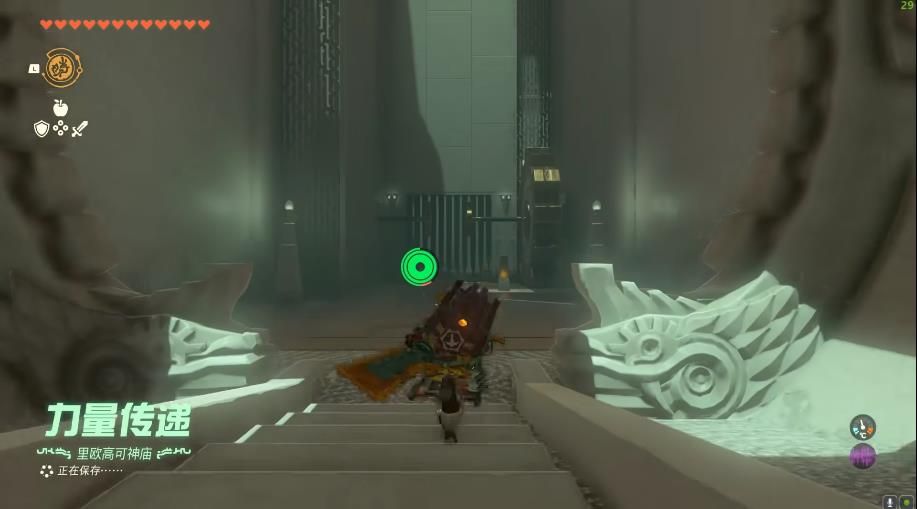Screen dimensions: 917x509
Task: Activate the orange rune ability icon
Action: (x=61, y=68)
